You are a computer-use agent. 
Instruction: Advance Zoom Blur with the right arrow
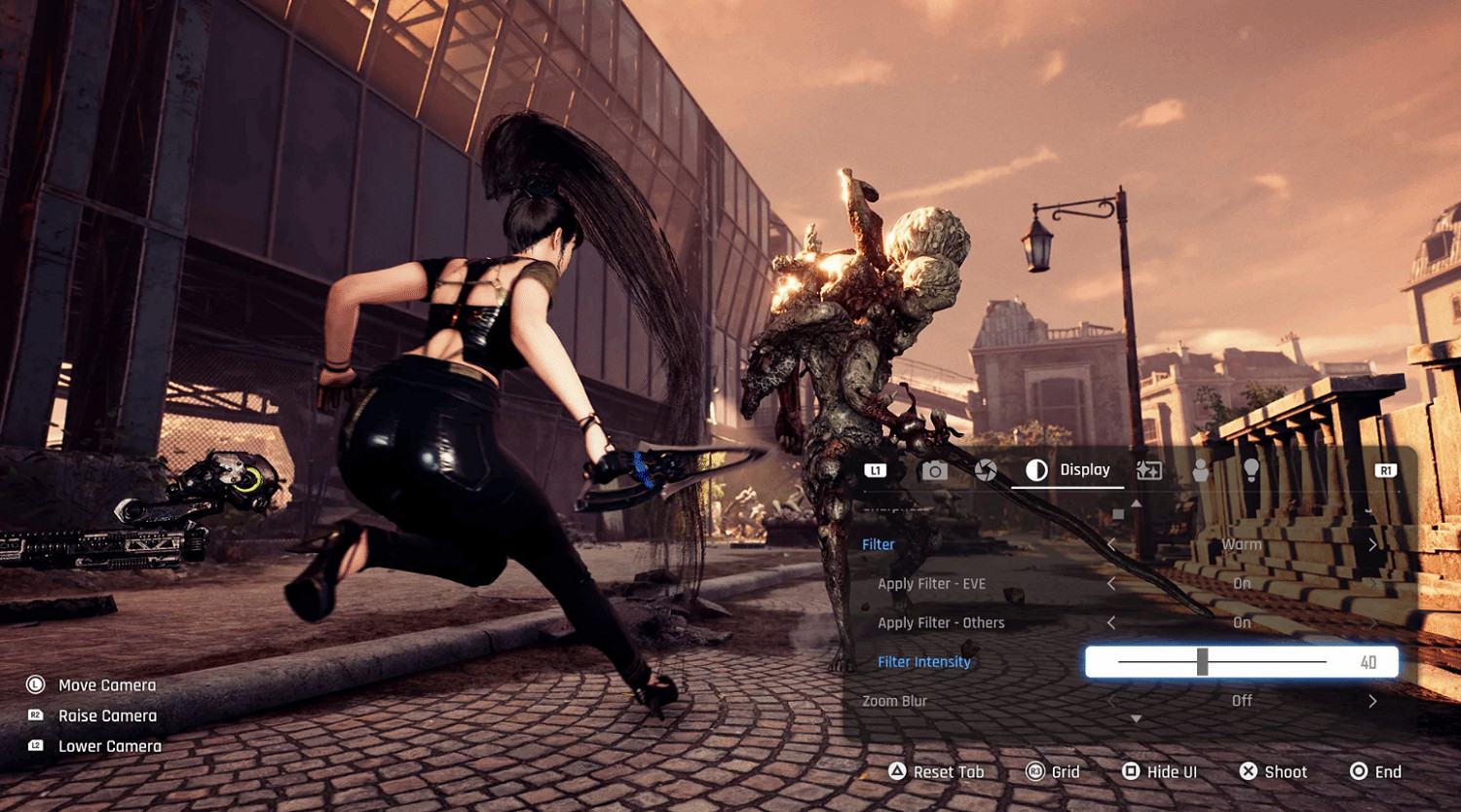pyautogui.click(x=1372, y=701)
